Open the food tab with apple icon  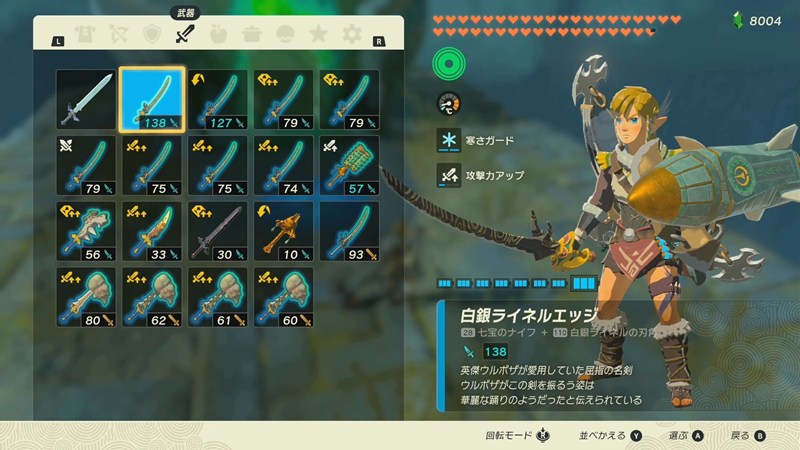pyautogui.click(x=218, y=36)
